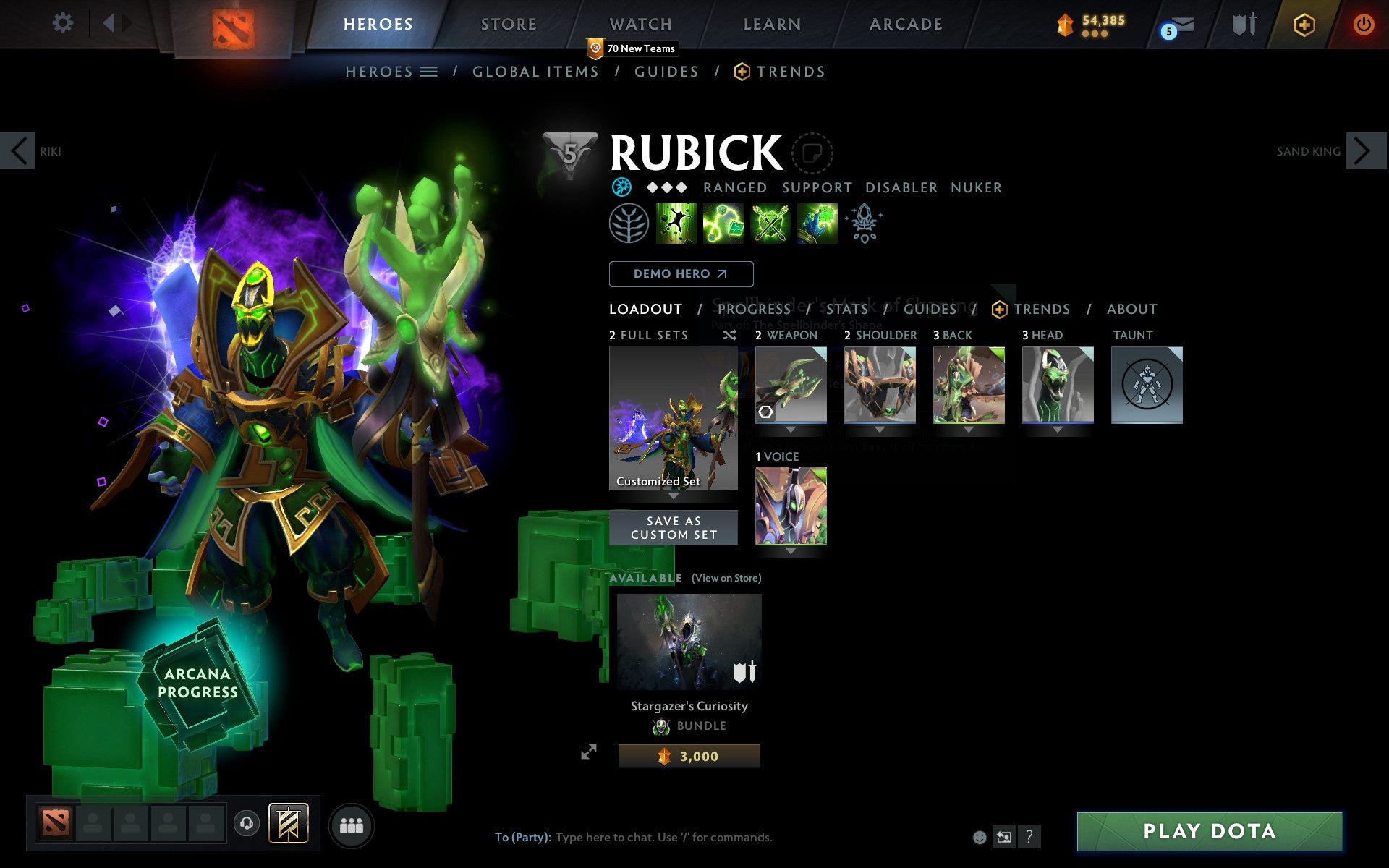Toggle the style variant on the weapon item
The height and width of the screenshot is (868, 1389).
[765, 412]
